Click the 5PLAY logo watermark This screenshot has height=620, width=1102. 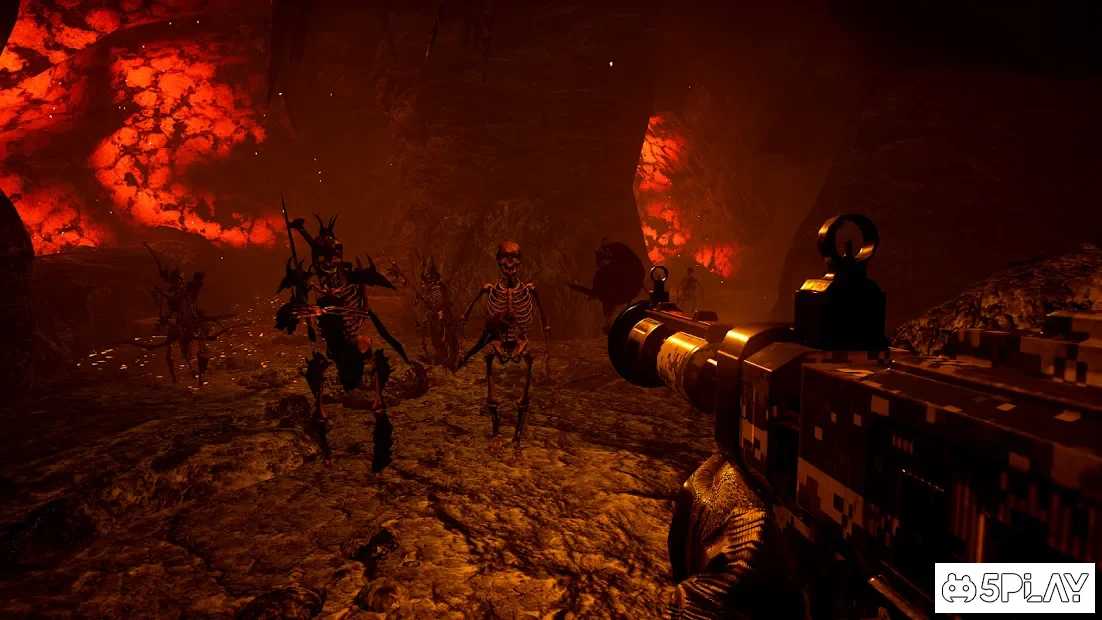1014,588
